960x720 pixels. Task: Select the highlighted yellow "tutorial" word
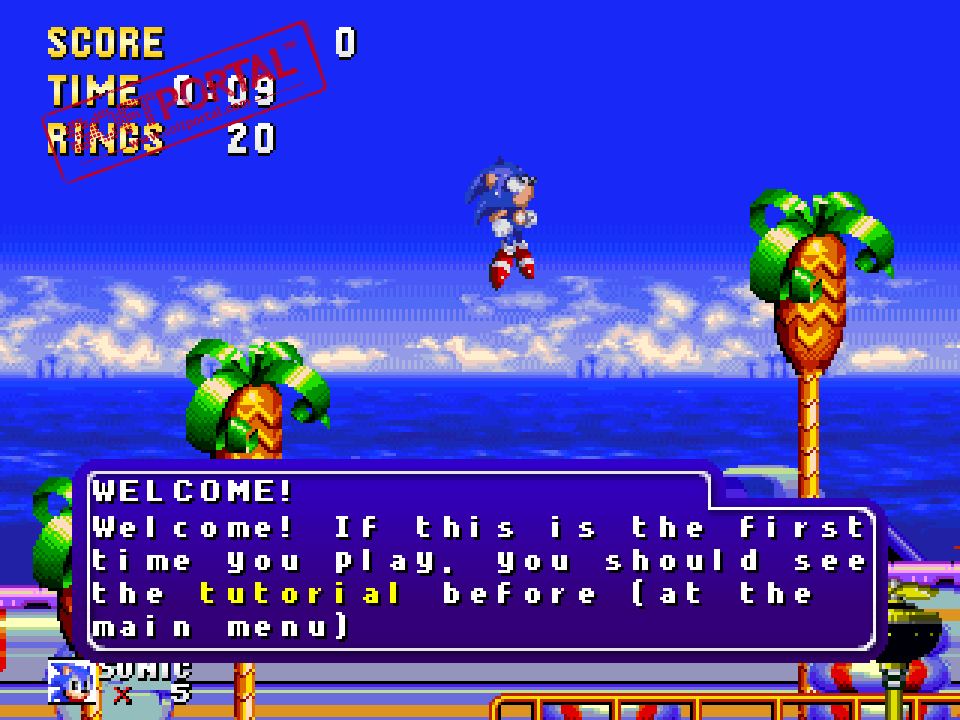[300, 594]
